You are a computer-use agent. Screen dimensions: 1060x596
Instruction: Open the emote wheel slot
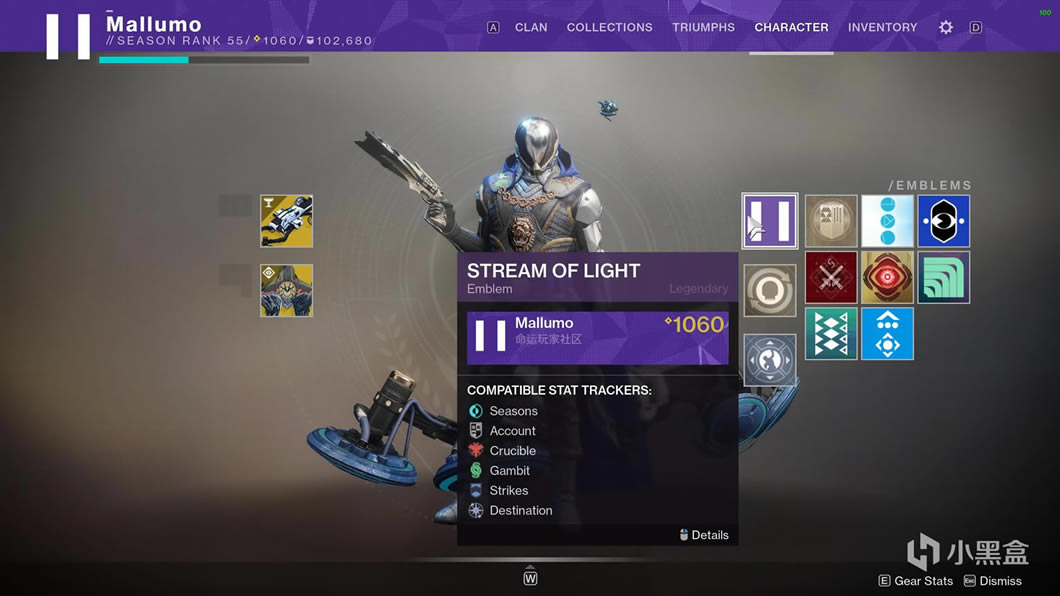pyautogui.click(x=770, y=360)
